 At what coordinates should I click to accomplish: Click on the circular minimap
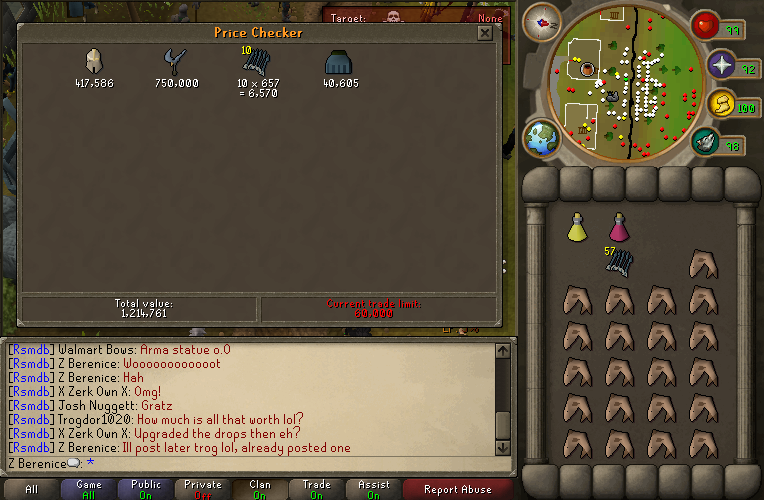[x=623, y=83]
